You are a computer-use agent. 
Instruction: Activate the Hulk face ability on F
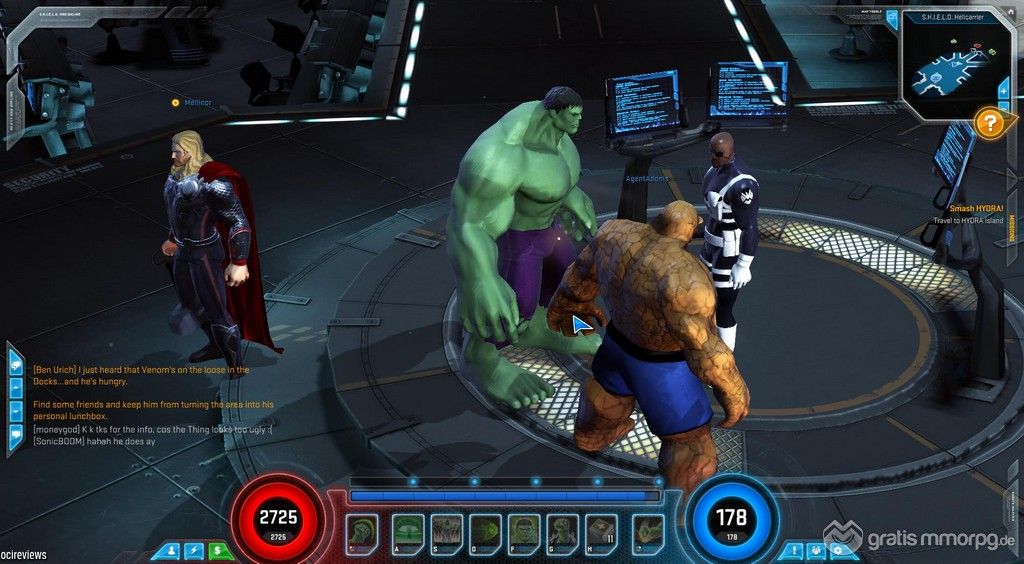(x=524, y=531)
